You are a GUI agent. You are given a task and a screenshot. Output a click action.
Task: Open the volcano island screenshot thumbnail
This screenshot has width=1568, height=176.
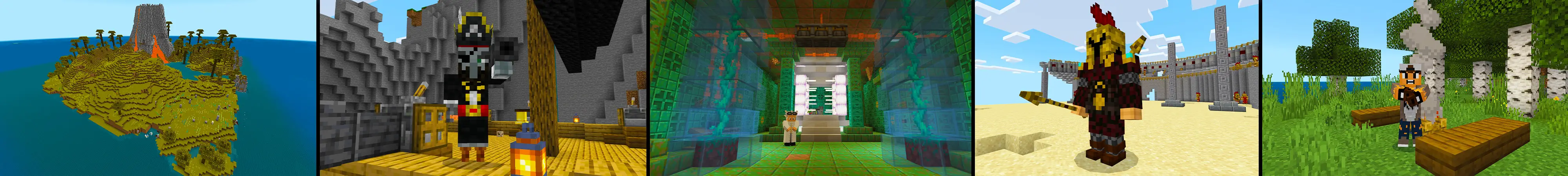[x=157, y=88]
